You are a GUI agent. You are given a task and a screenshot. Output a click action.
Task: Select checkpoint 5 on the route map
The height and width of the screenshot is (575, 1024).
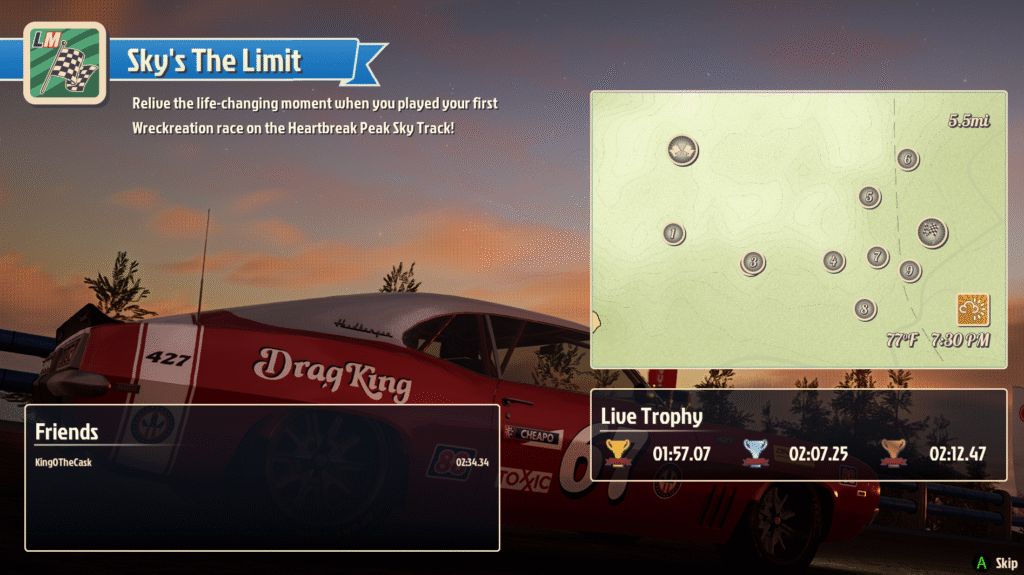point(869,197)
